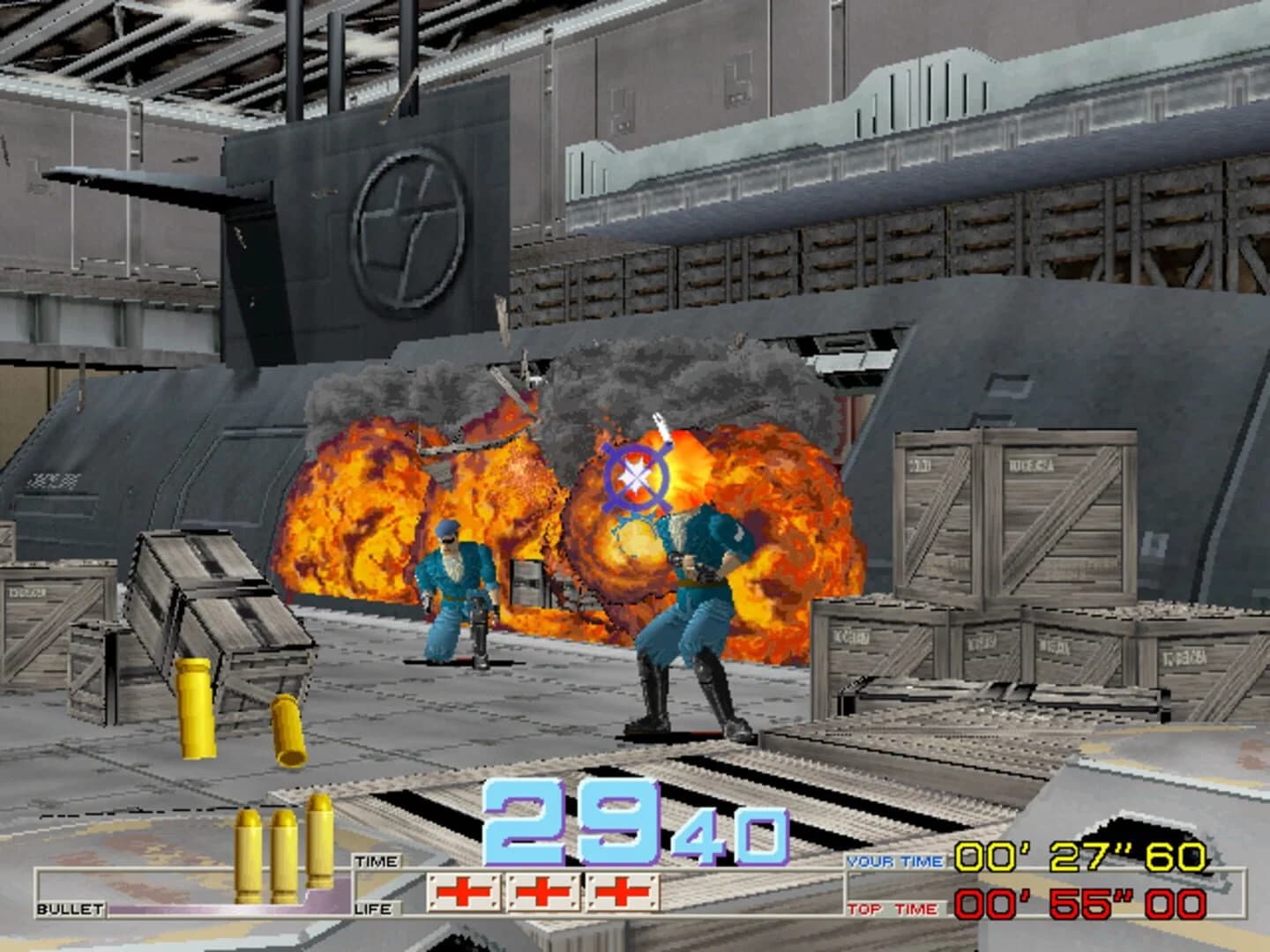Click the circular emblem on the submarine fin
1270x952 pixels.
click(408, 223)
